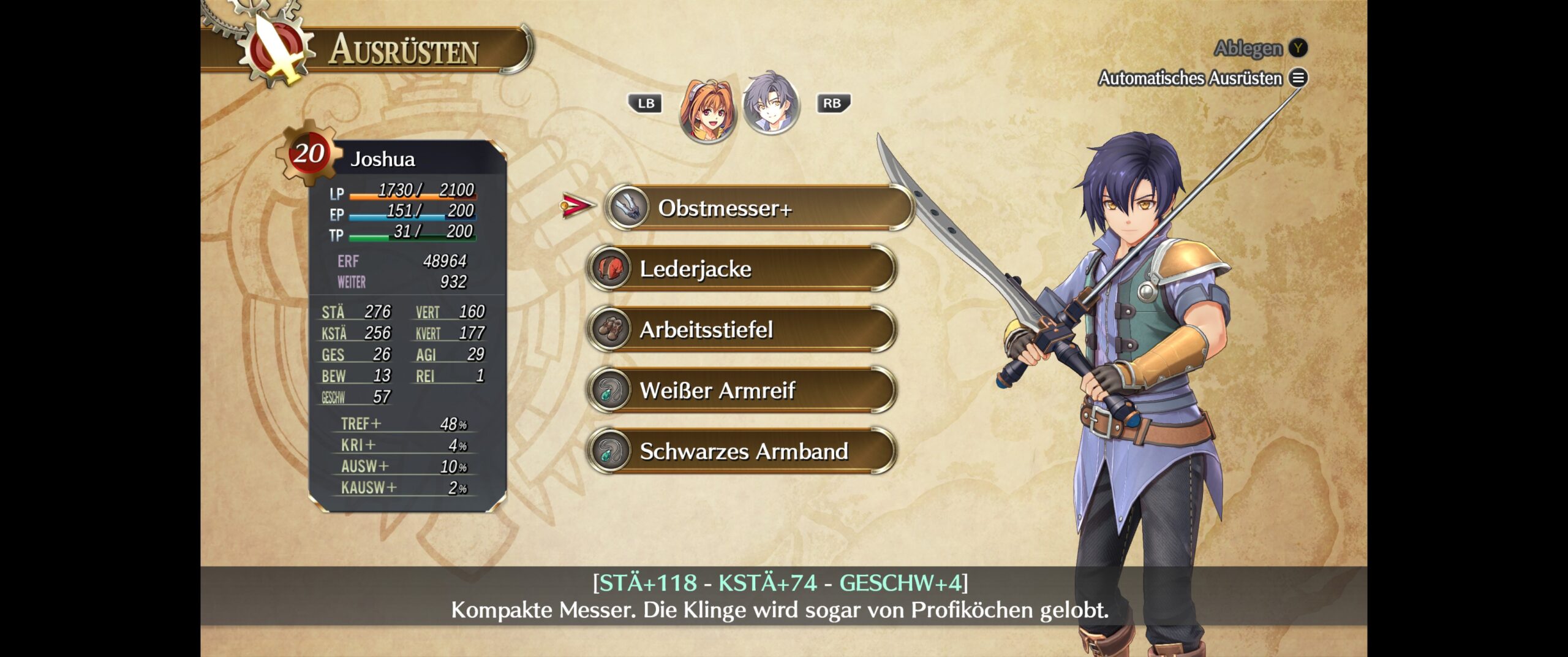The height and width of the screenshot is (657, 1568).
Task: Select Joshua's character portrait
Action: pyautogui.click(x=771, y=104)
